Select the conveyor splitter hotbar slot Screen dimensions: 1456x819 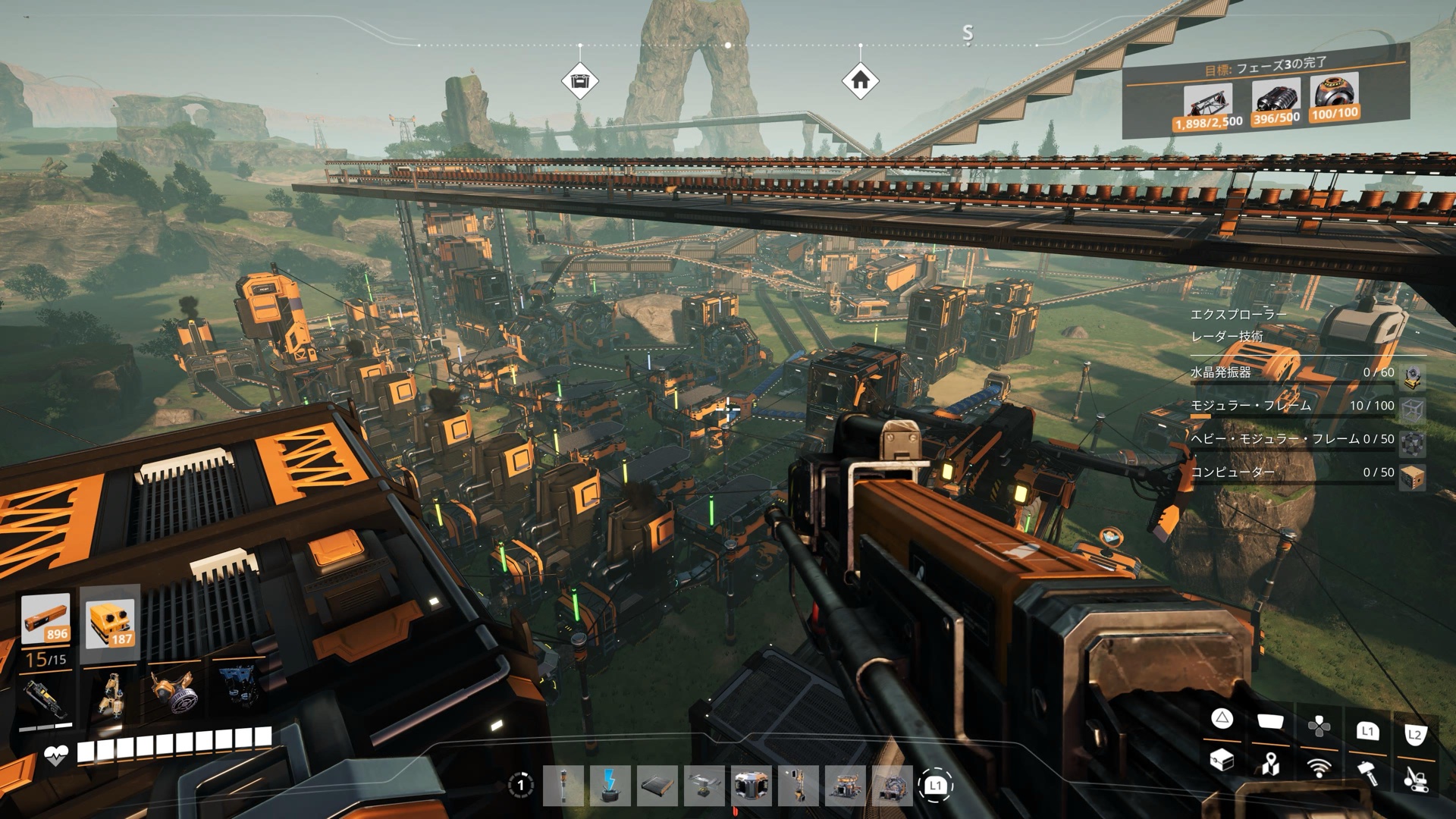click(704, 786)
